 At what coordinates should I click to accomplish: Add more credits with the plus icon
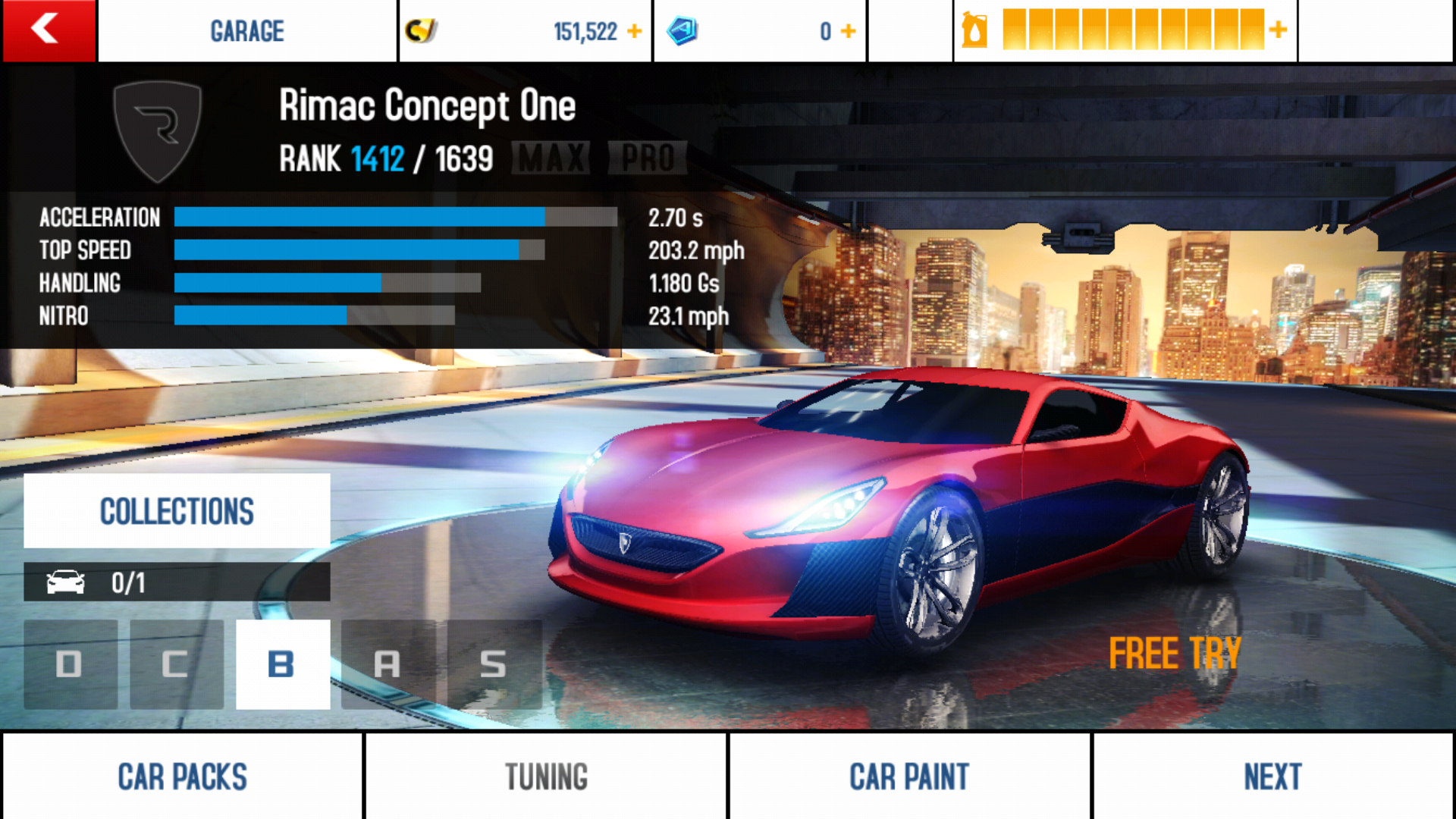click(x=635, y=31)
